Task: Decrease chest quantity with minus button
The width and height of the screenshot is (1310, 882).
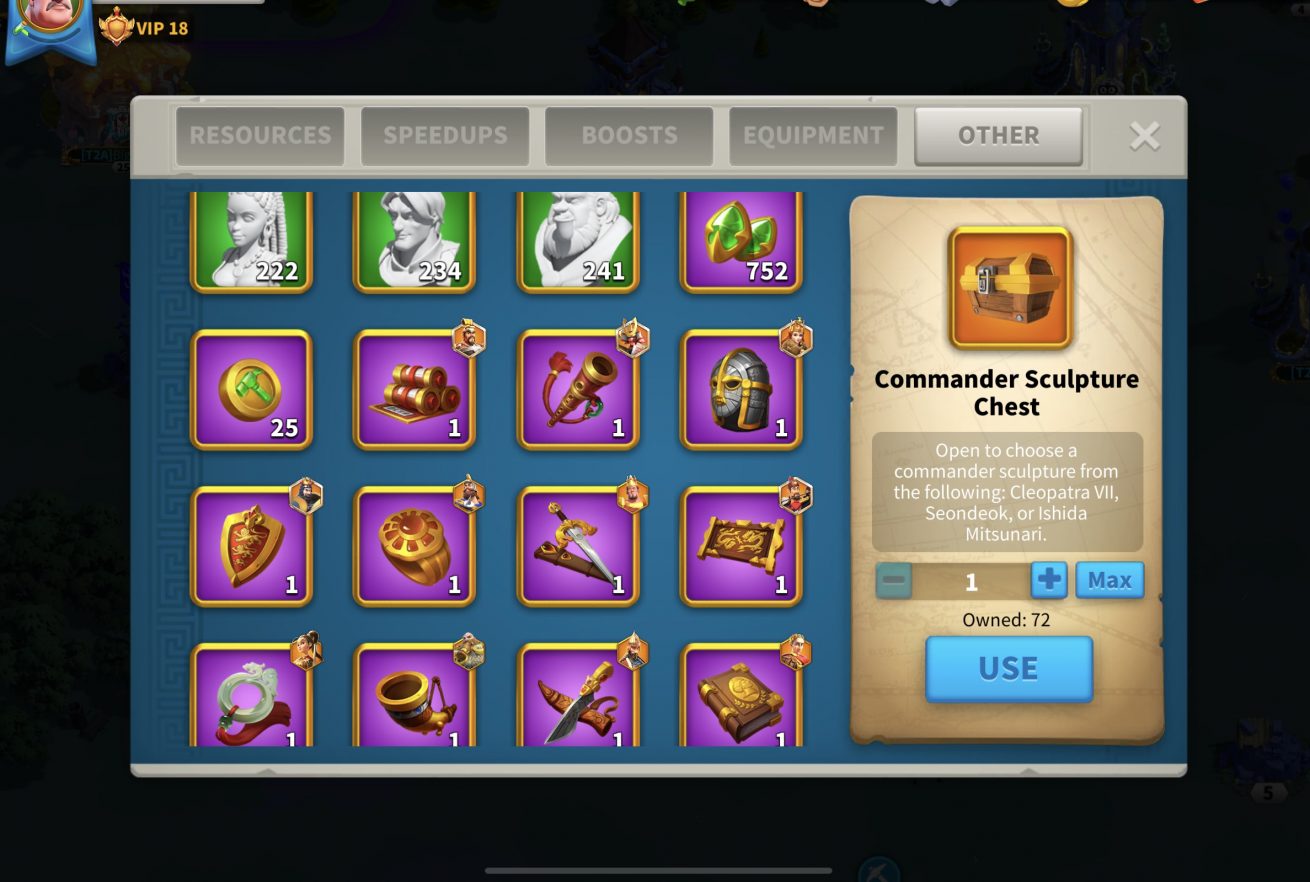Action: click(x=894, y=580)
